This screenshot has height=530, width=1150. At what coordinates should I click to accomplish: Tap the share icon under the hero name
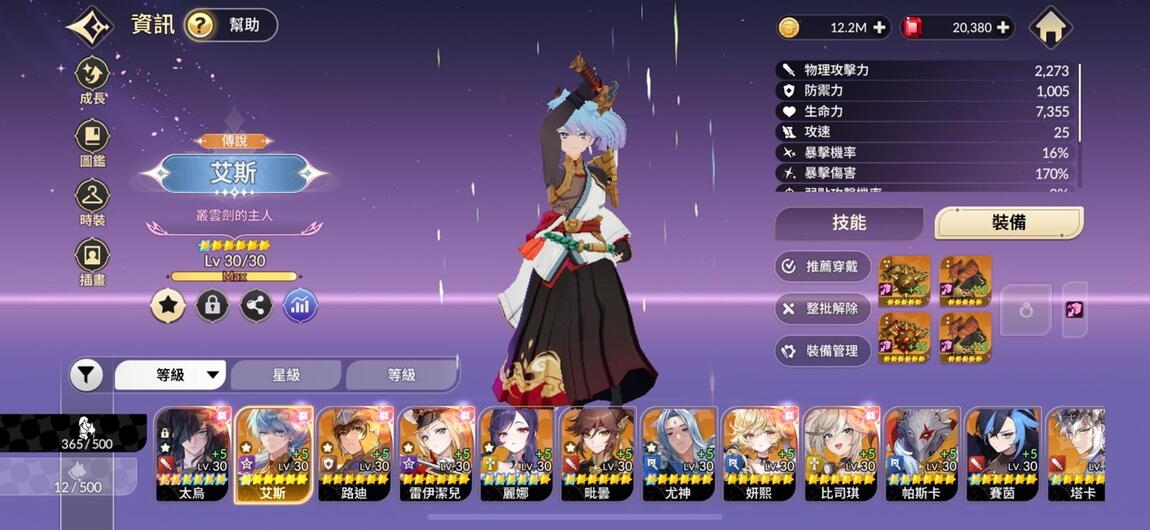coord(256,305)
